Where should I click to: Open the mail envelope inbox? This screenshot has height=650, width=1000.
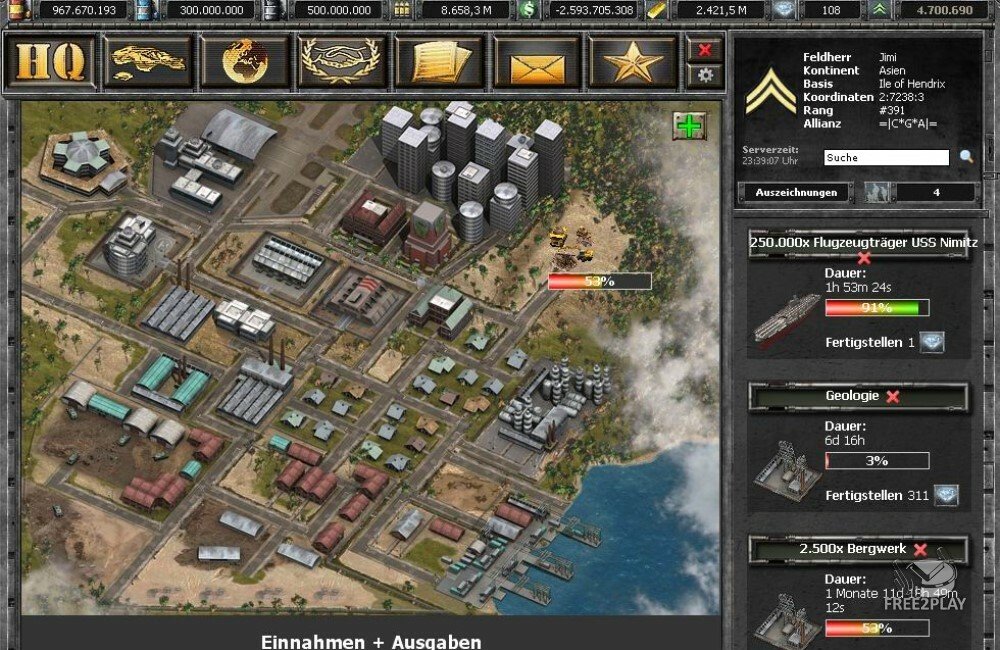coord(537,62)
